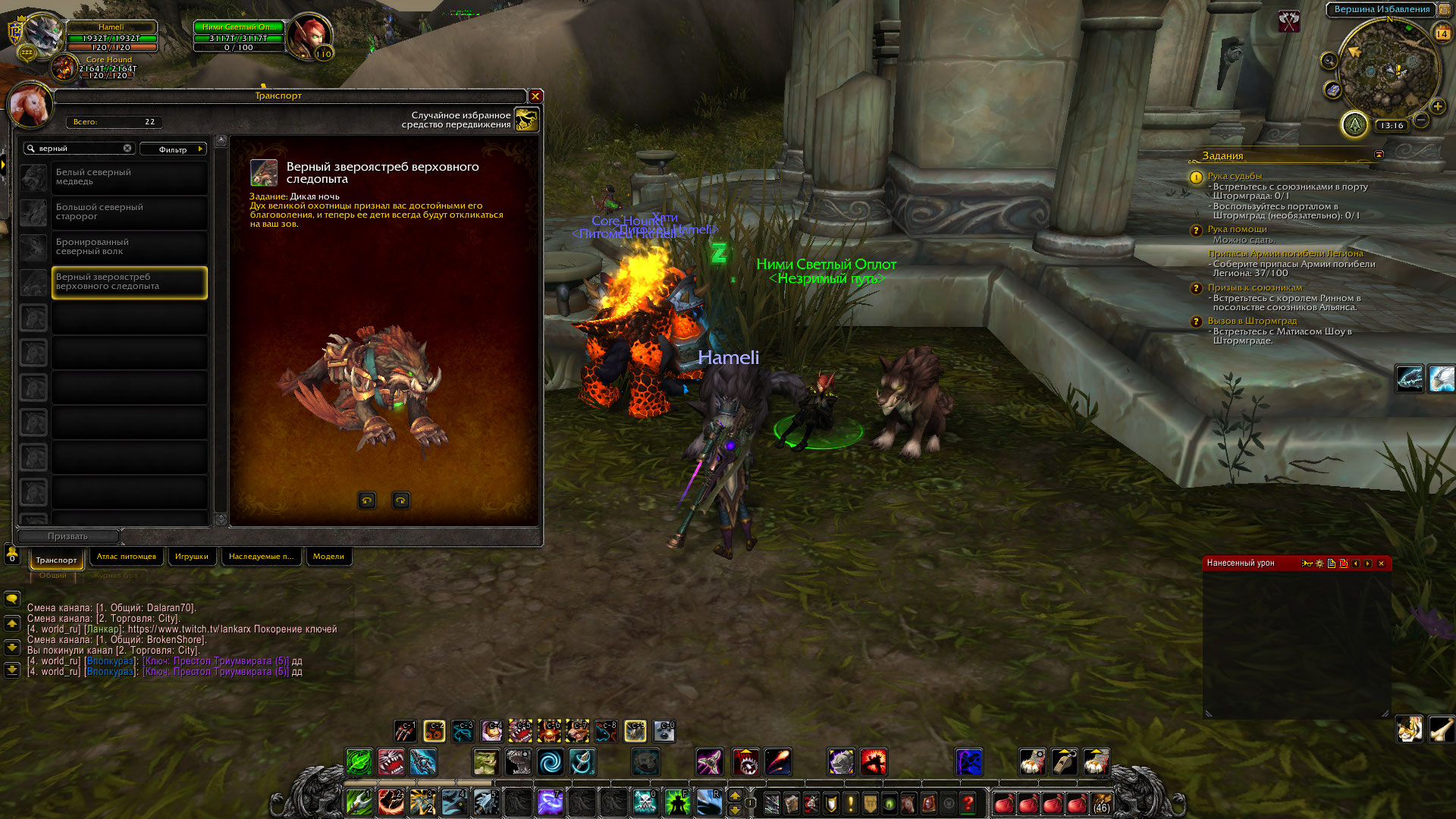Open the Фильтр dropdown
The width and height of the screenshot is (1456, 819).
(x=173, y=149)
